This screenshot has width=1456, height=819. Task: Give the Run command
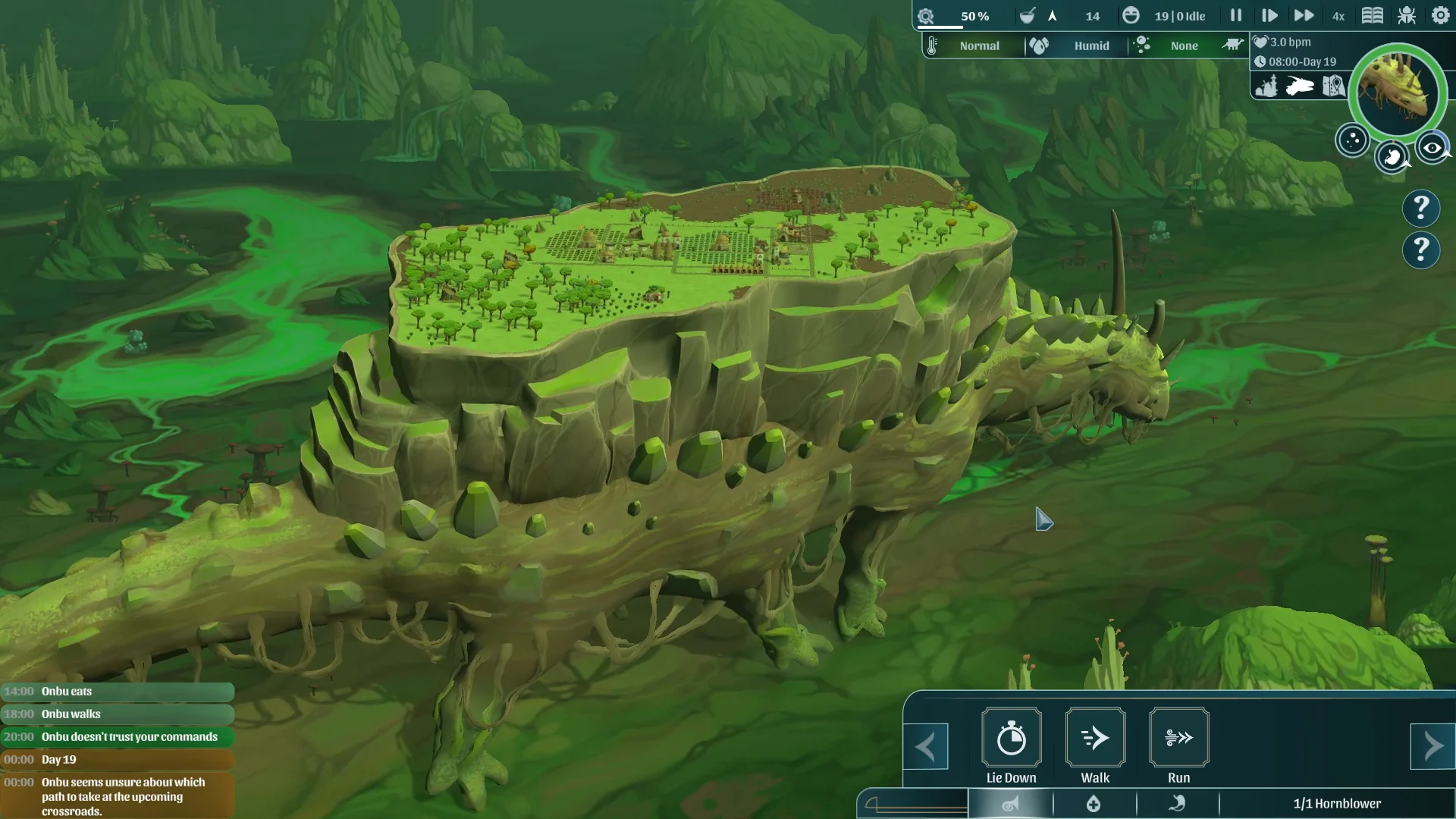1178,738
